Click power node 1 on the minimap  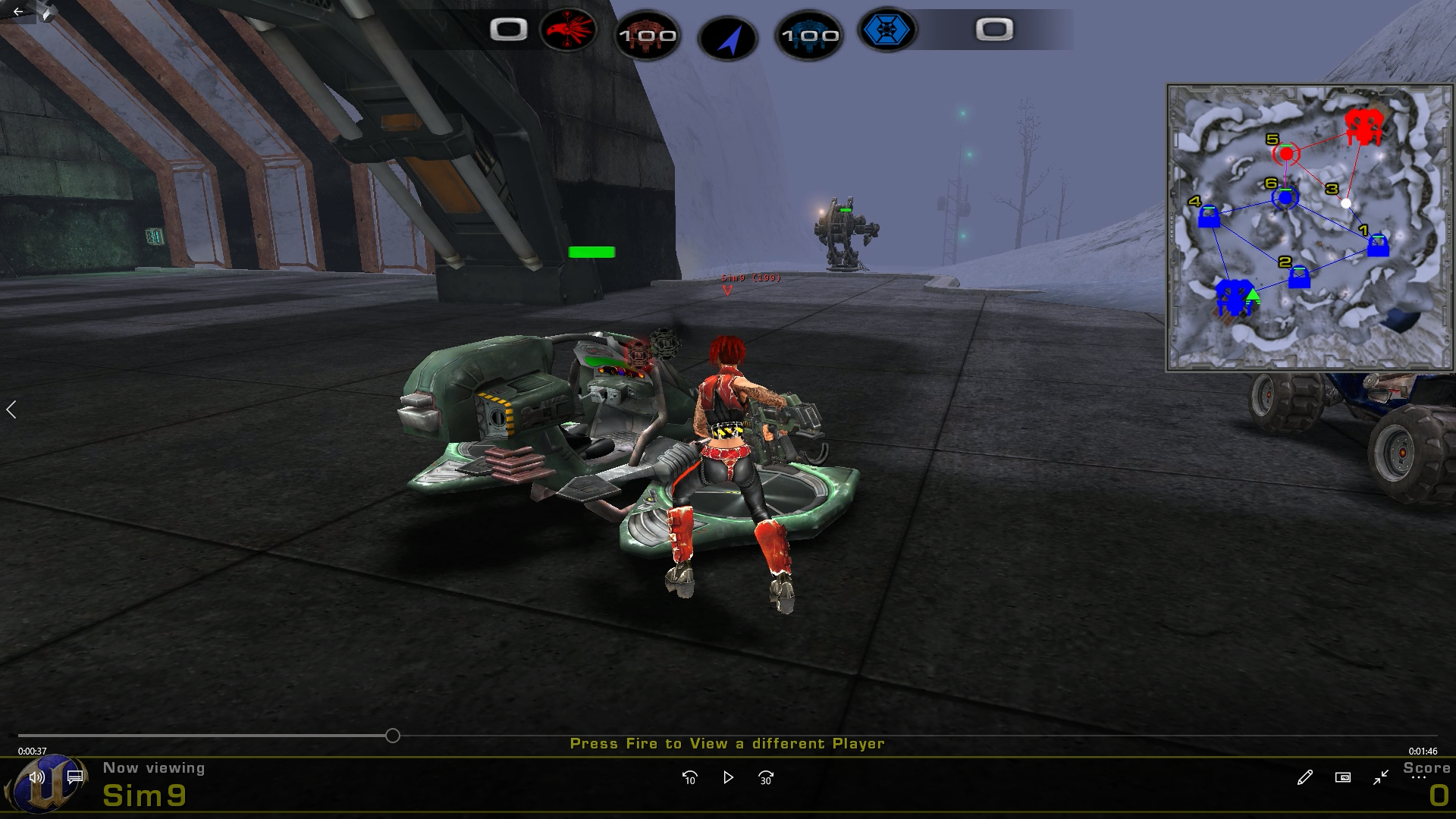coord(1378,246)
